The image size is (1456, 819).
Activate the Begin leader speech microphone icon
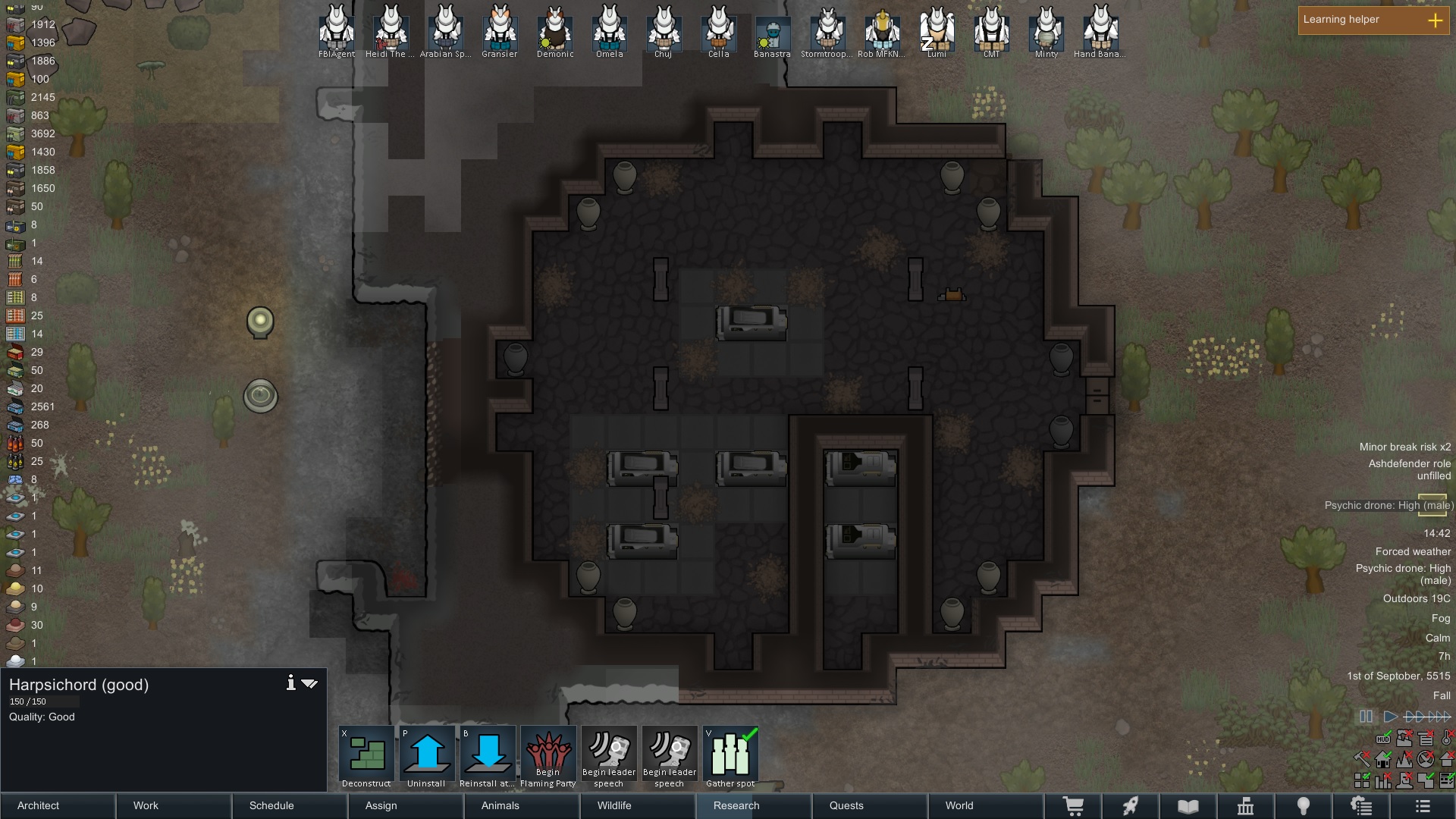(609, 755)
